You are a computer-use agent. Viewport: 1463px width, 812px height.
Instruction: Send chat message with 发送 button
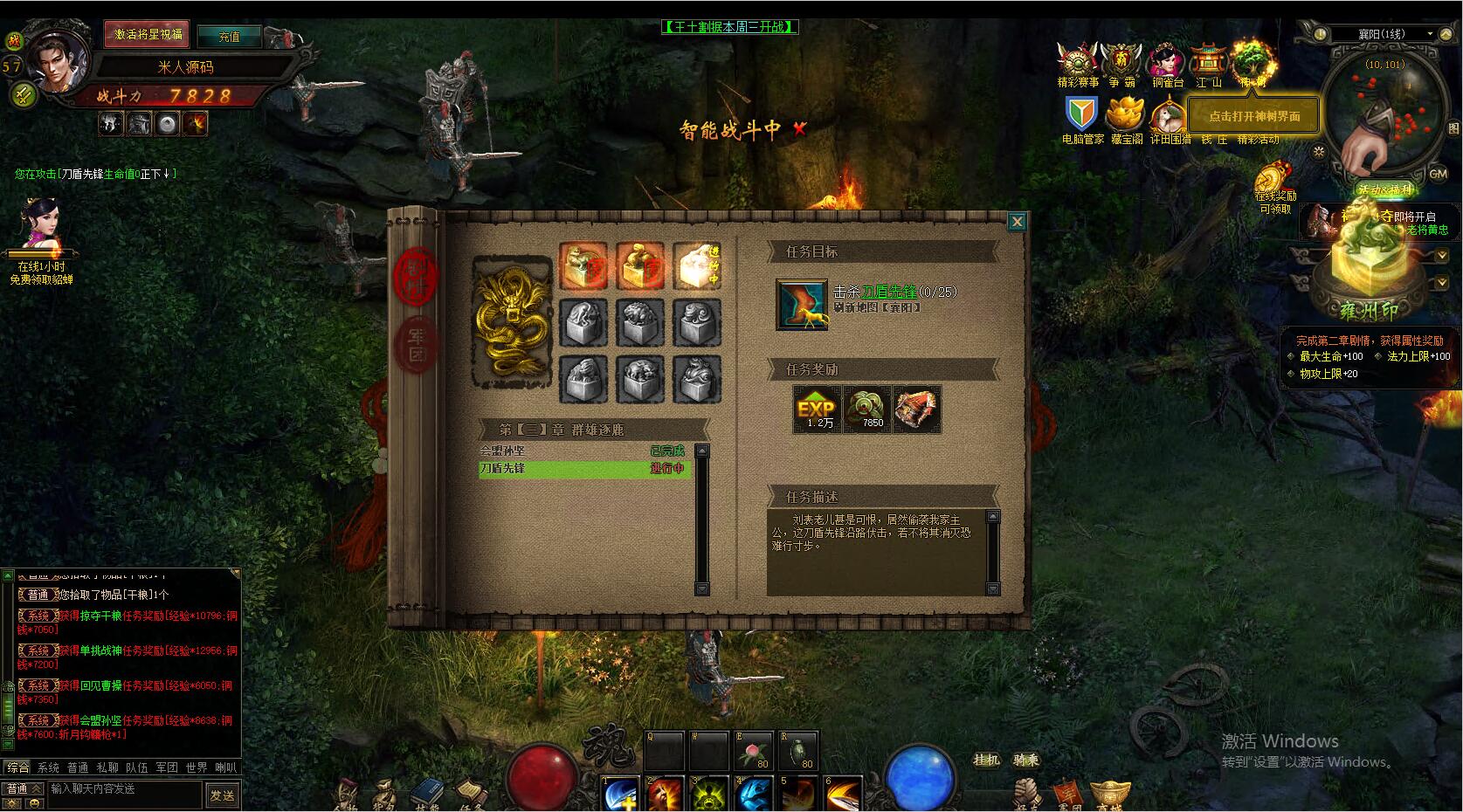(x=222, y=795)
